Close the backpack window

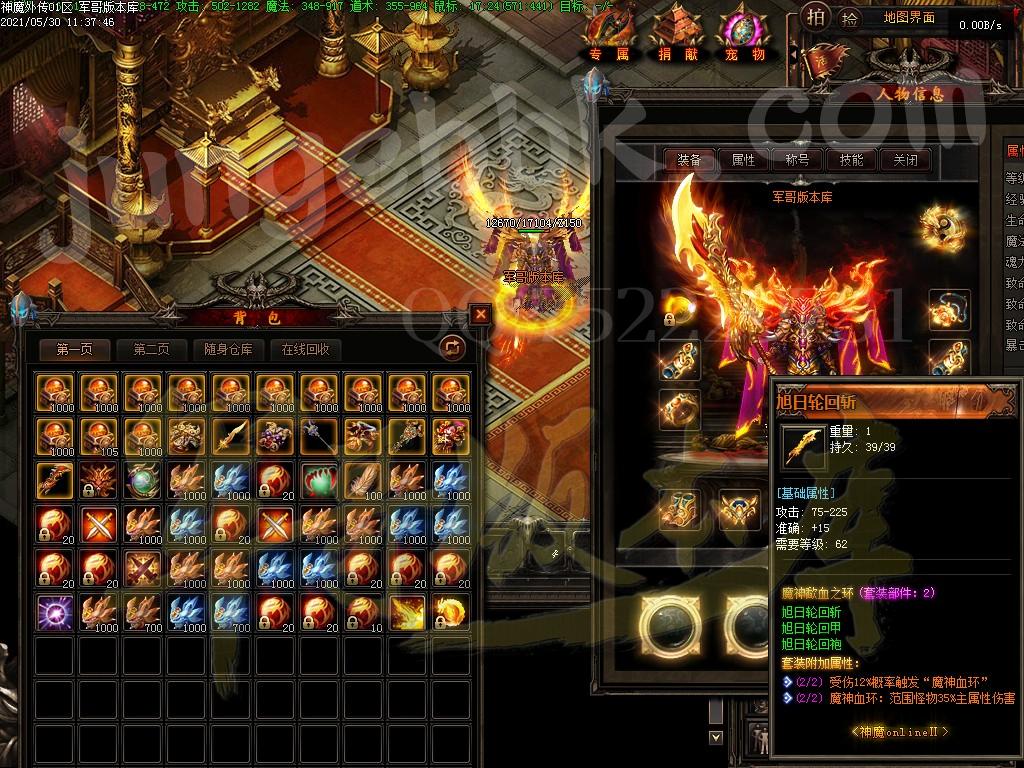481,314
